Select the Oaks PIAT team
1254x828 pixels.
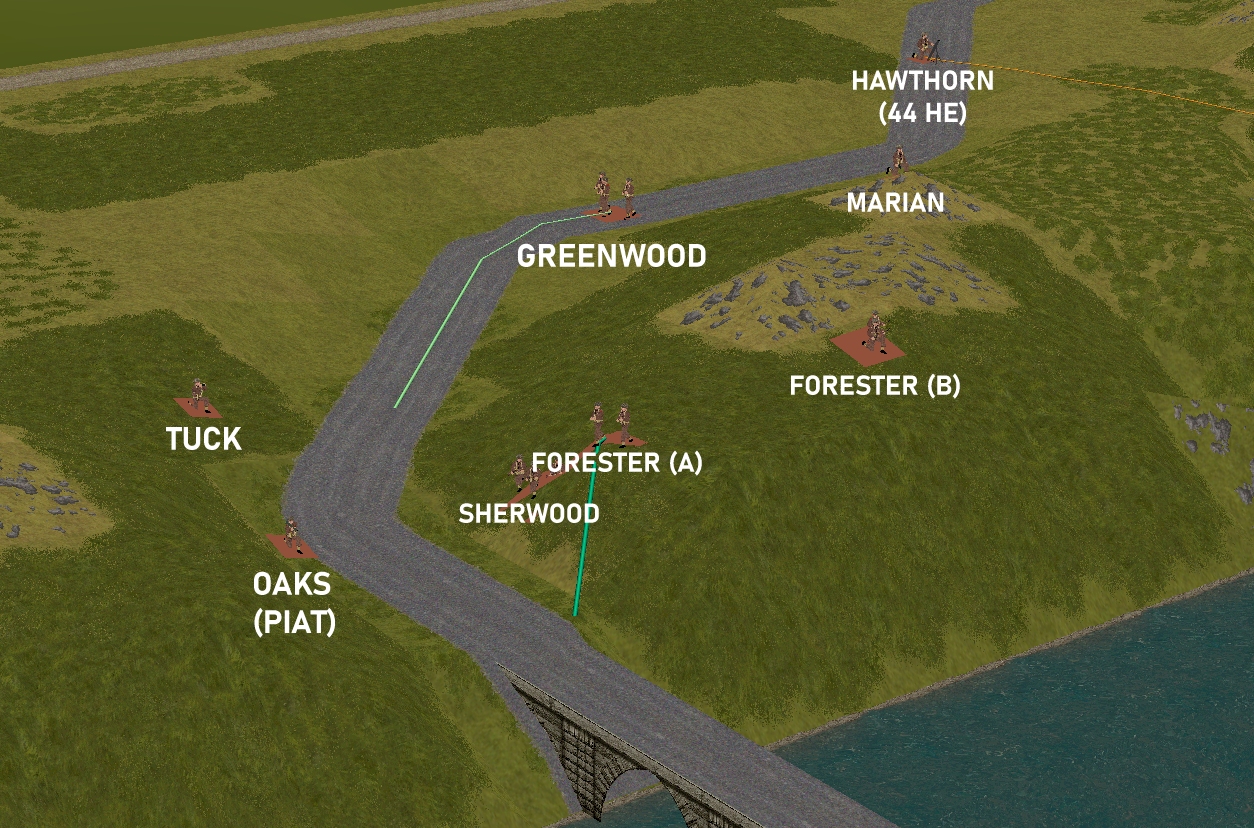[291, 538]
